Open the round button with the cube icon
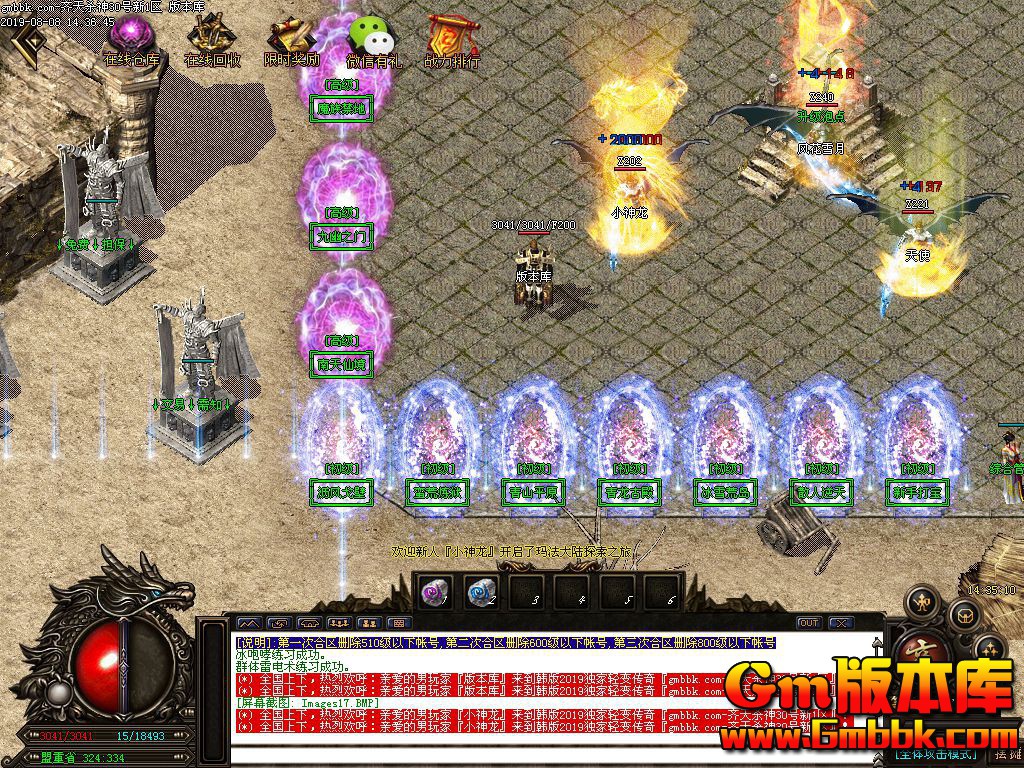 point(964,616)
